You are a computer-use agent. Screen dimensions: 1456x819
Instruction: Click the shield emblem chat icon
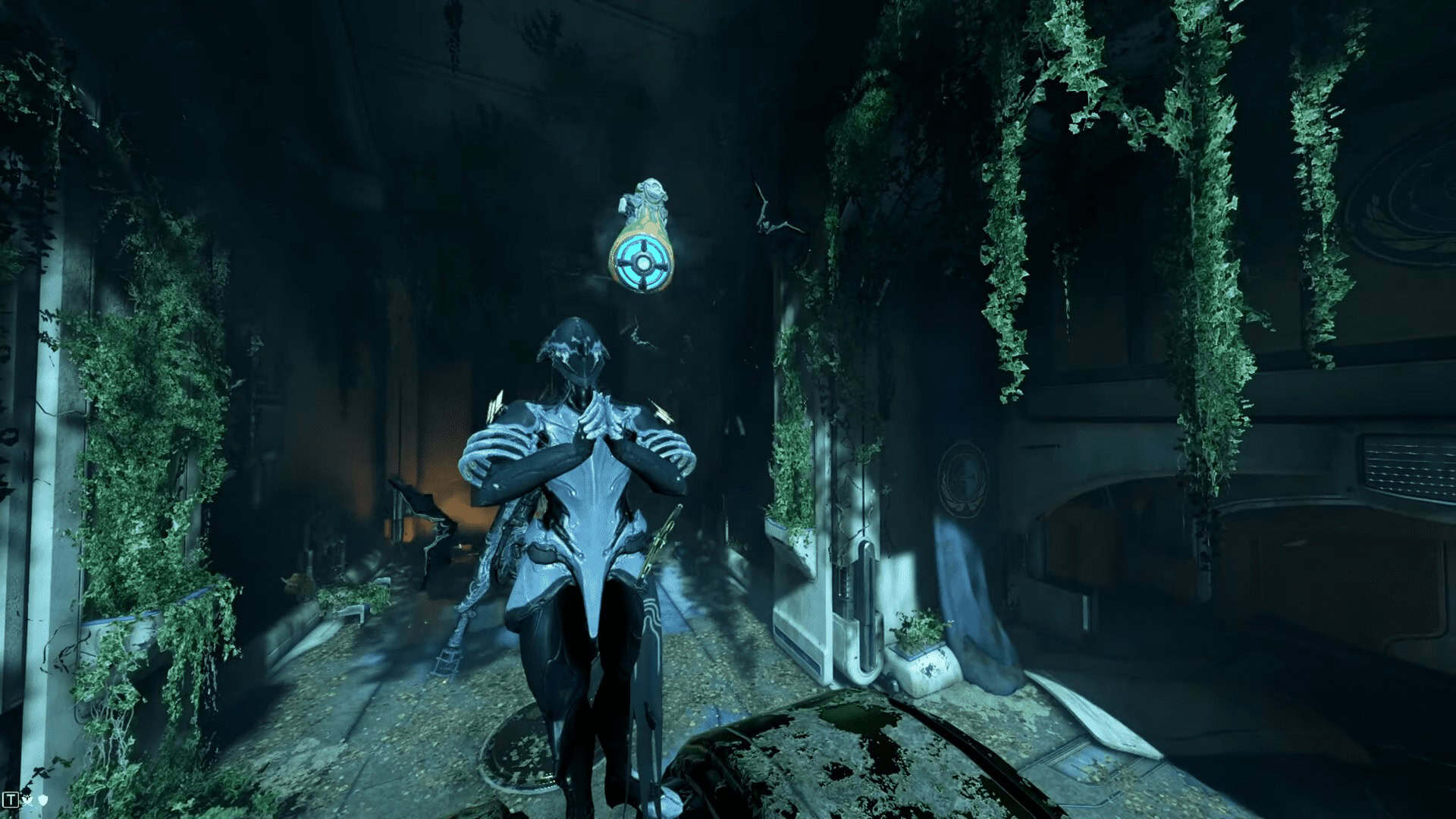click(x=43, y=799)
